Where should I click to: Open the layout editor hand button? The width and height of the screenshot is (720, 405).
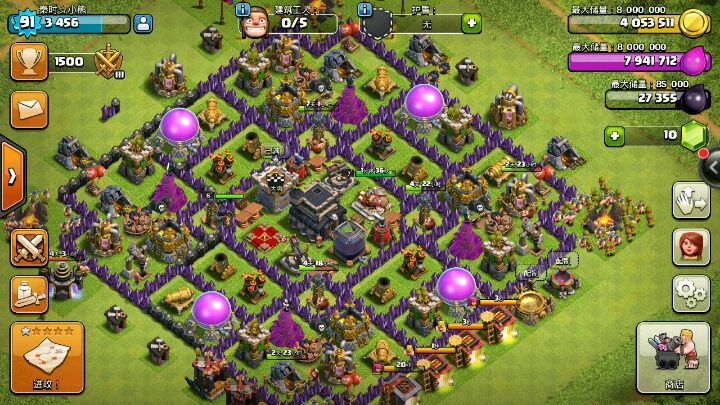click(690, 199)
